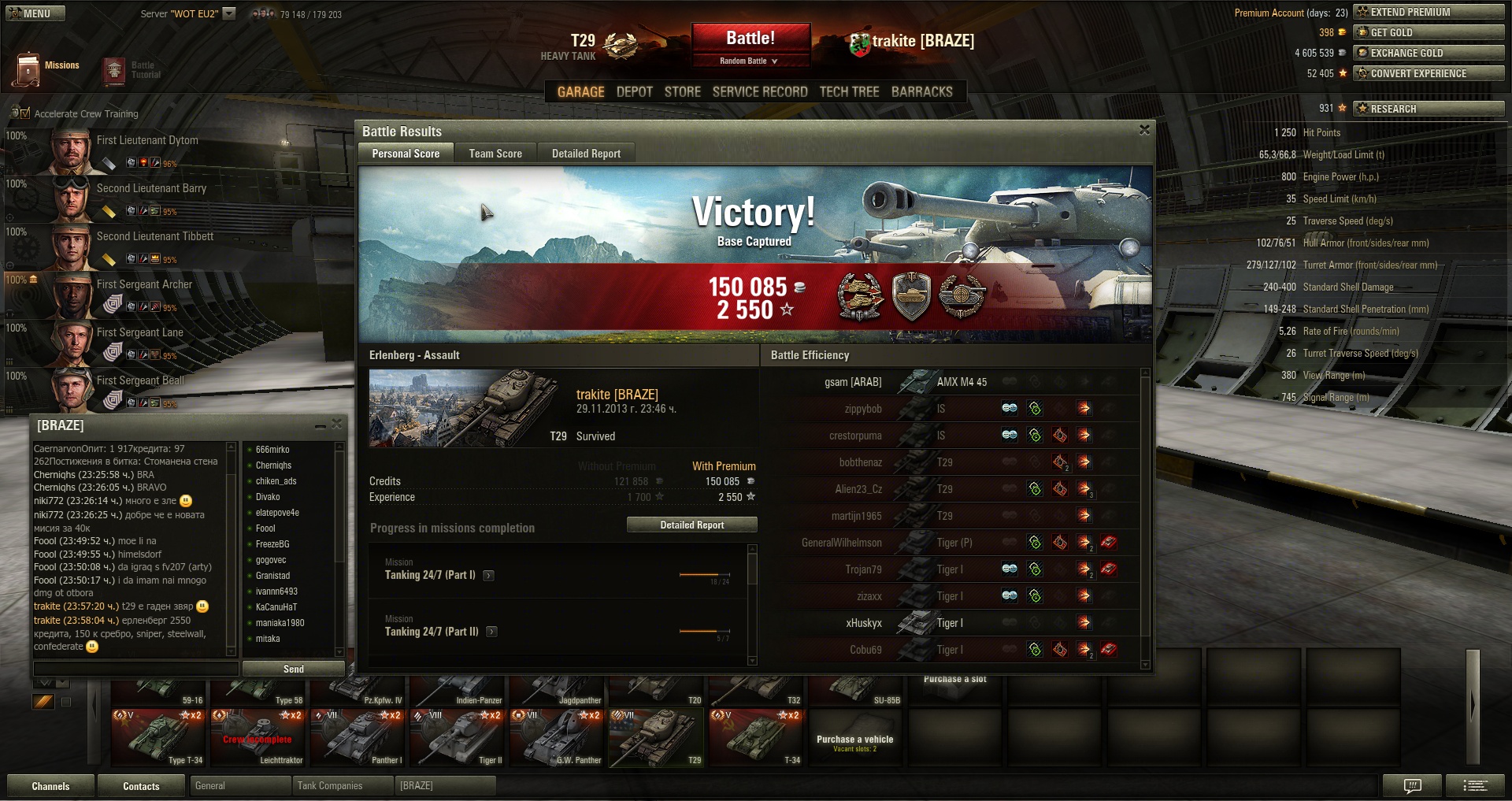
Task: Open the server selection dropdown
Action: 229,13
